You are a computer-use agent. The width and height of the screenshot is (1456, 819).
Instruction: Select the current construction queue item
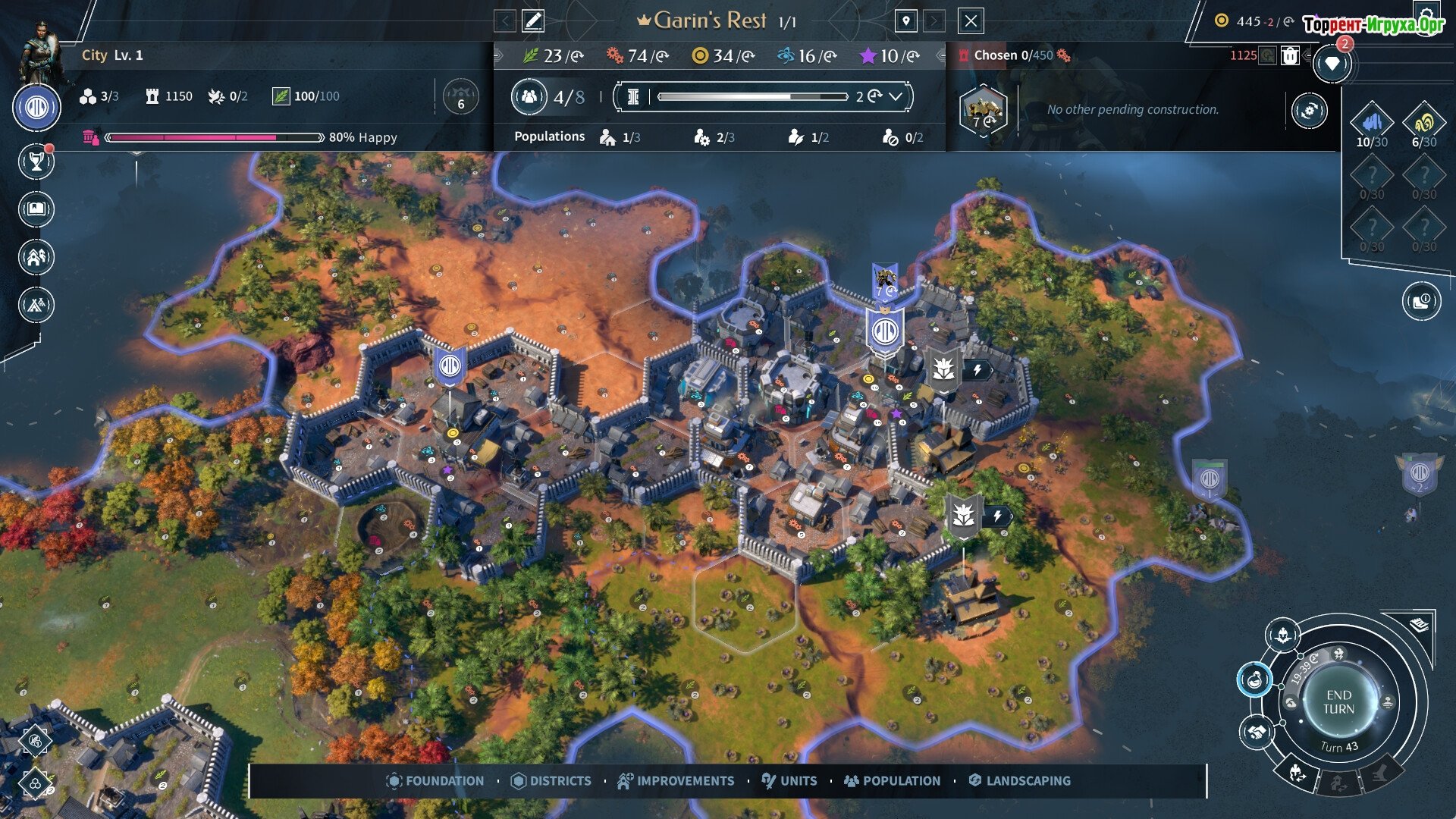pyautogui.click(x=983, y=111)
